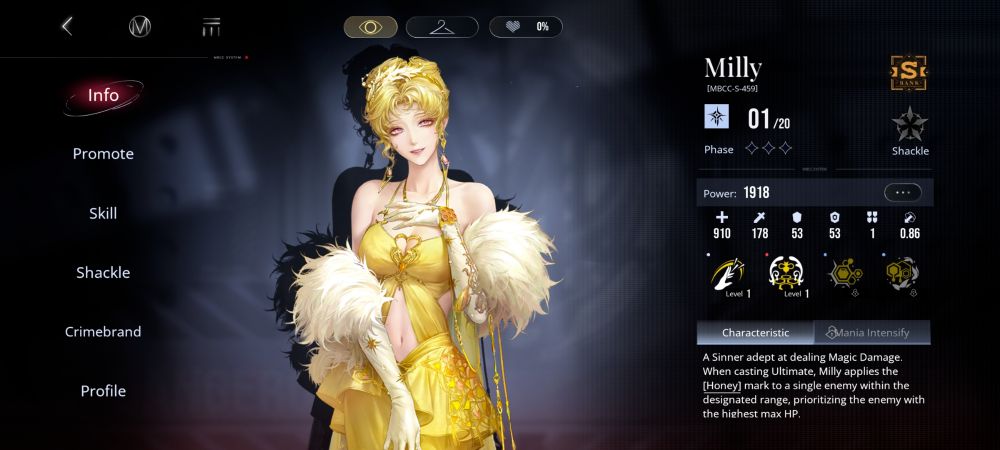Go to the Crimebrand section
Image resolution: width=1000 pixels, height=450 pixels.
[x=103, y=331]
